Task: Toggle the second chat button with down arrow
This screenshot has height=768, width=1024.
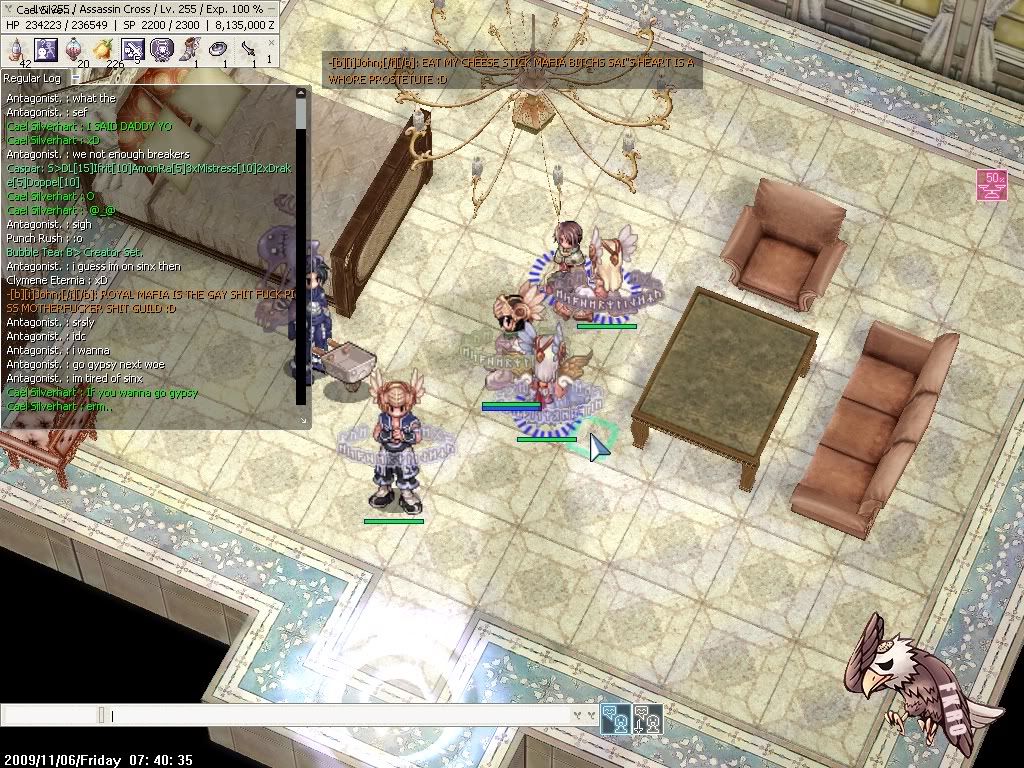Action: [x=647, y=717]
